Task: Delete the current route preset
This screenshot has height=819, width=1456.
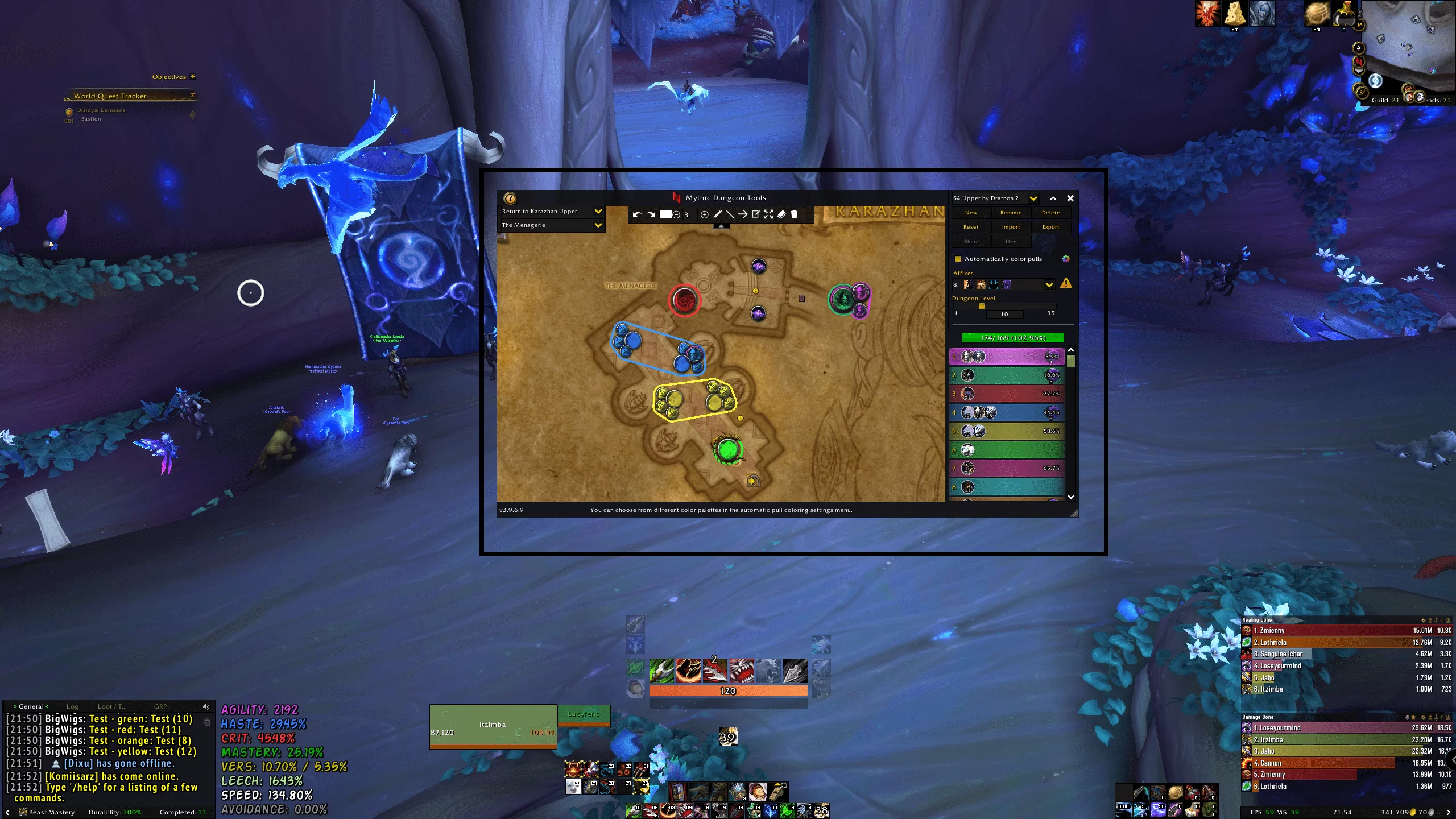Action: [x=1050, y=213]
